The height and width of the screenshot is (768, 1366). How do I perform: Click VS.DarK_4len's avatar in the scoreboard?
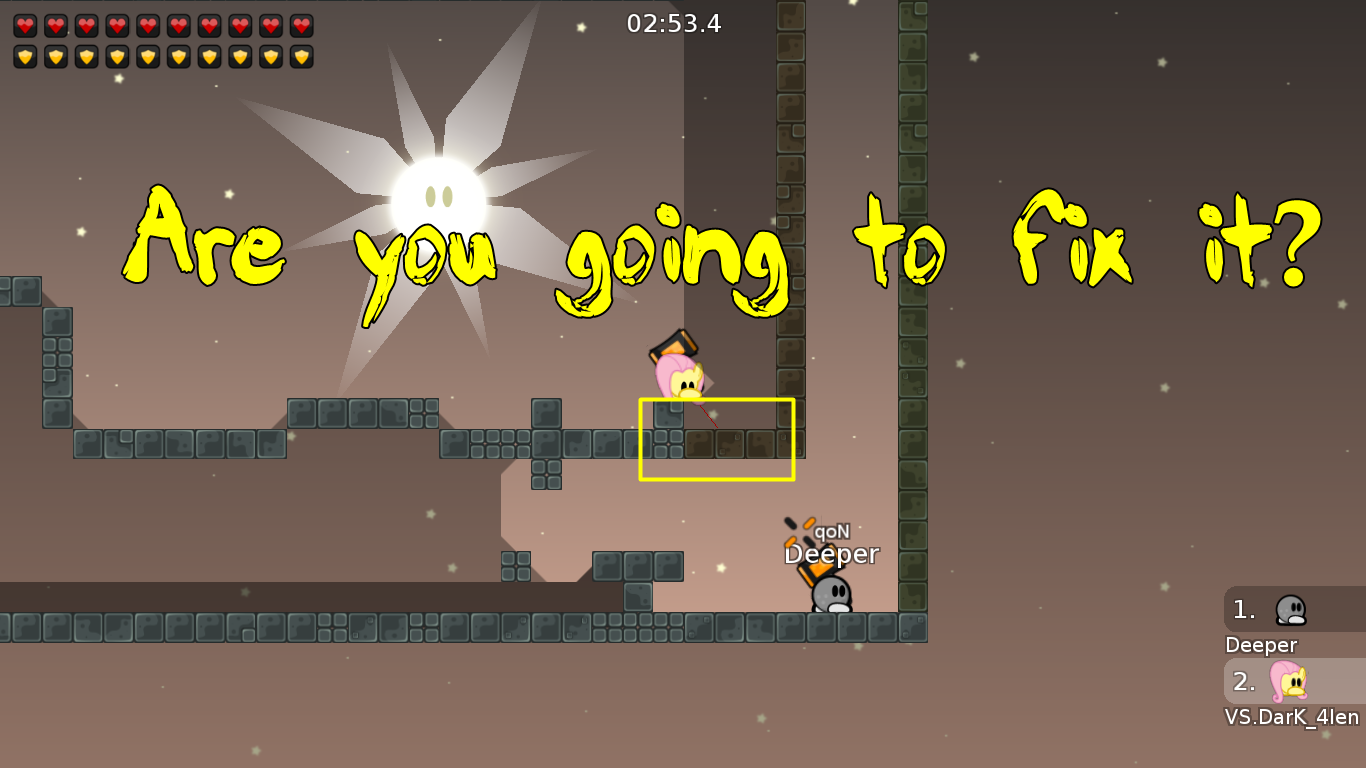pyautogui.click(x=1290, y=682)
